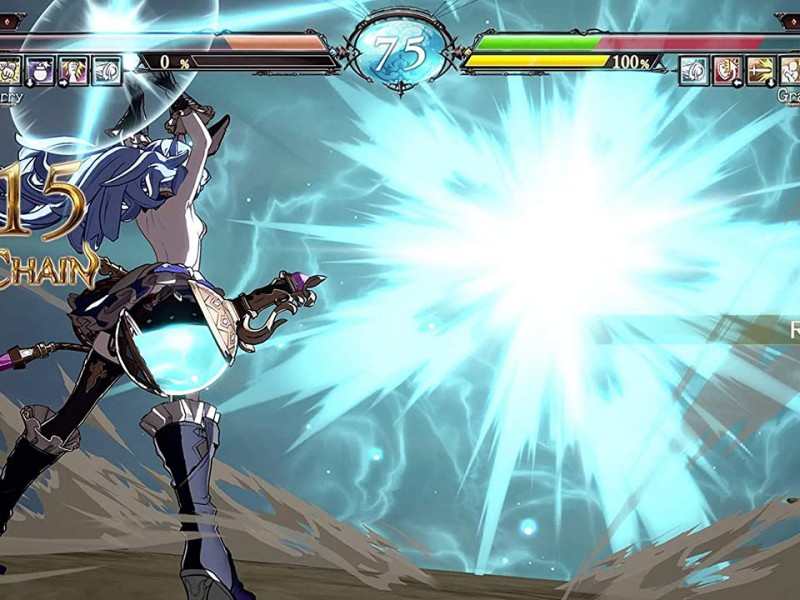
Task: Click Gran's yellow sword thrust skill icon
Action: point(759,70)
